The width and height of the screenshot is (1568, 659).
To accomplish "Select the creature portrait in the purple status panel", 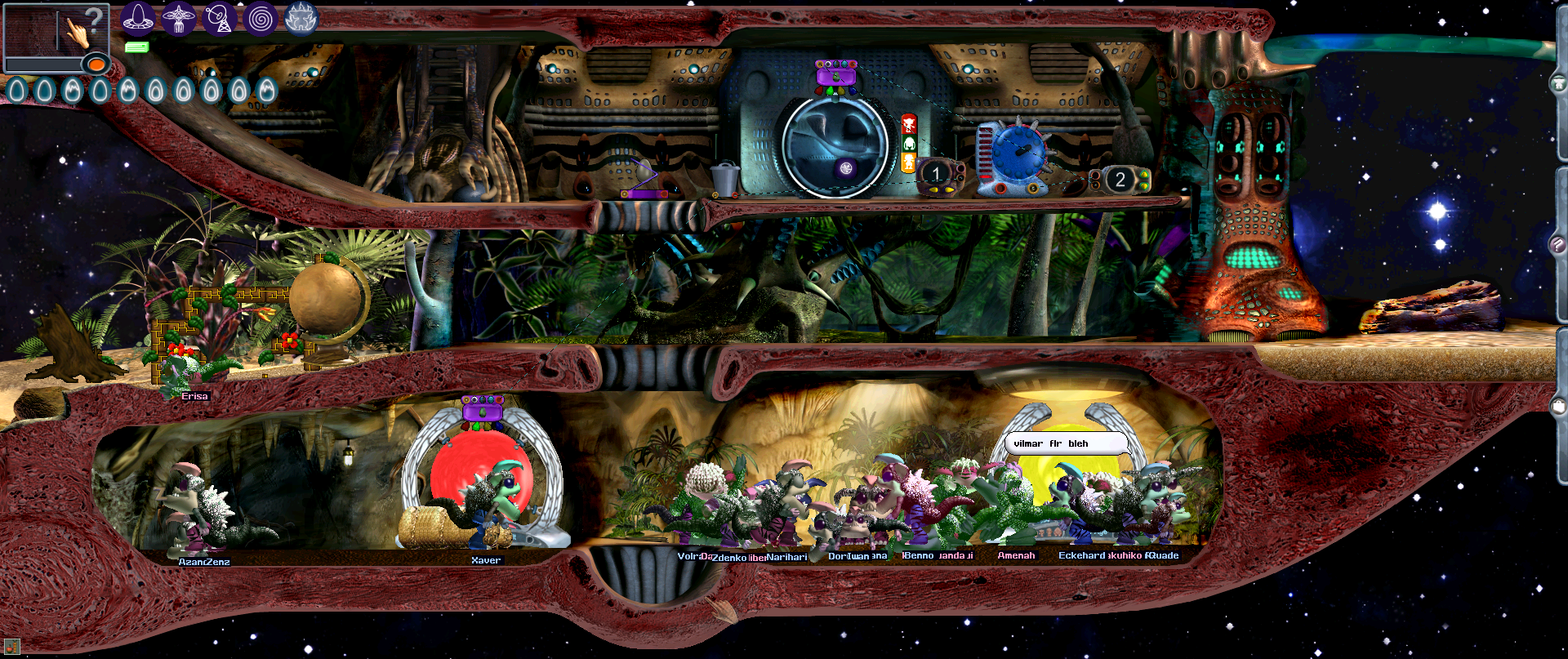I will pos(836,76).
